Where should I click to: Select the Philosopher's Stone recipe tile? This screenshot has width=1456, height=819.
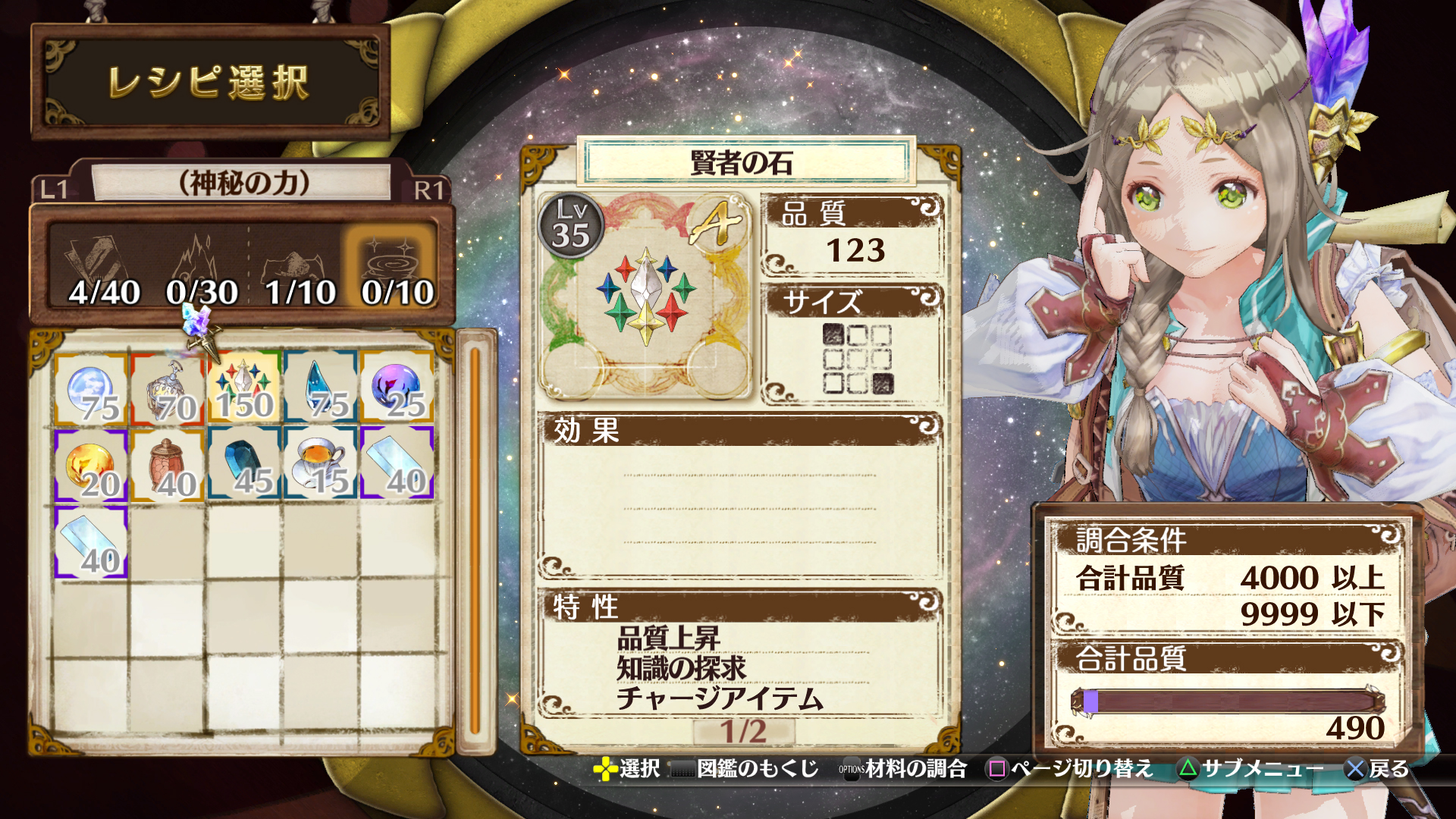pos(243,387)
